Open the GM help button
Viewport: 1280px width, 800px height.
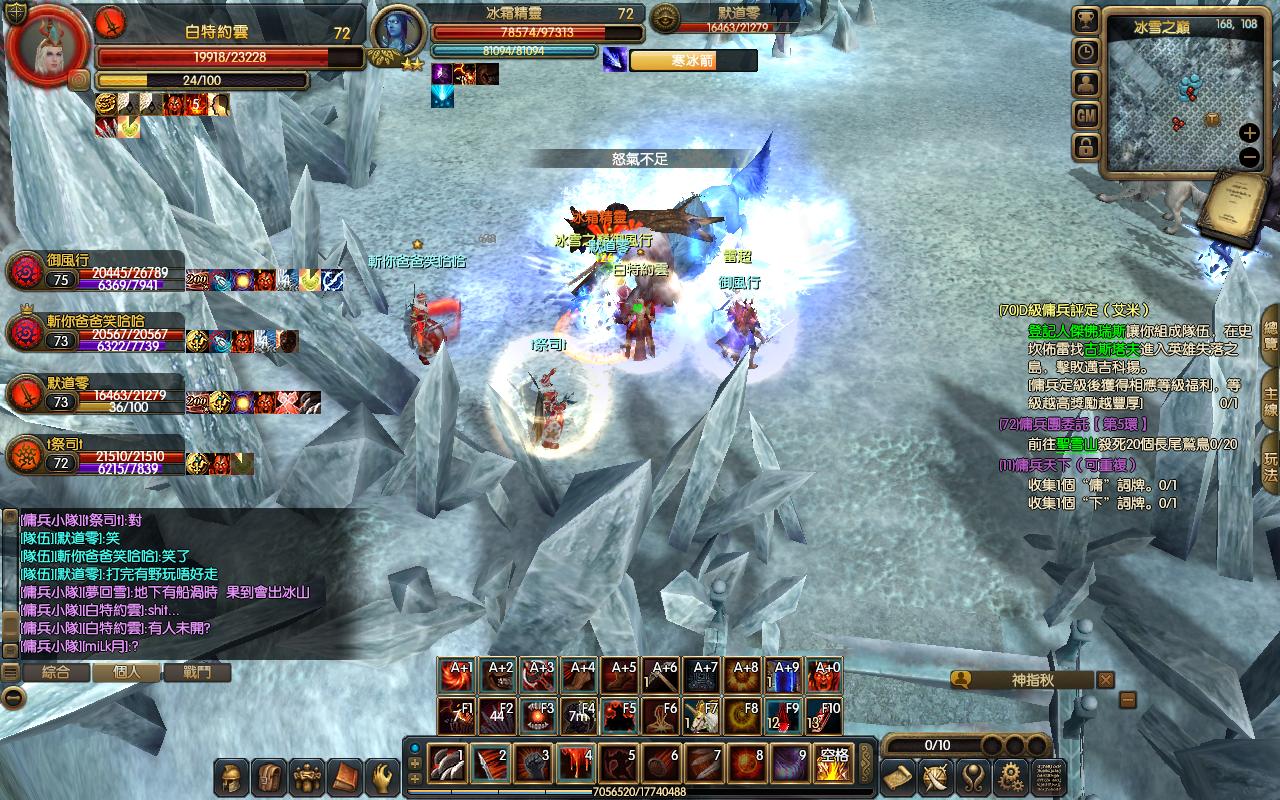[x=1086, y=116]
